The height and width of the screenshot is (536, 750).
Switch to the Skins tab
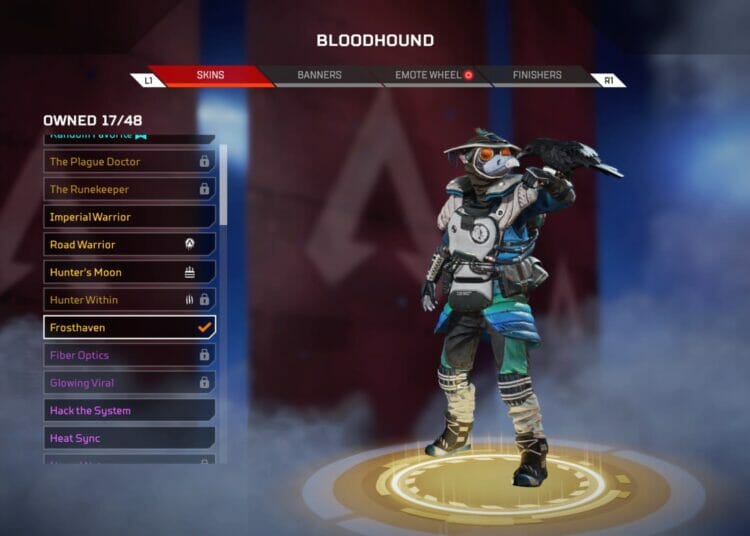coord(210,75)
